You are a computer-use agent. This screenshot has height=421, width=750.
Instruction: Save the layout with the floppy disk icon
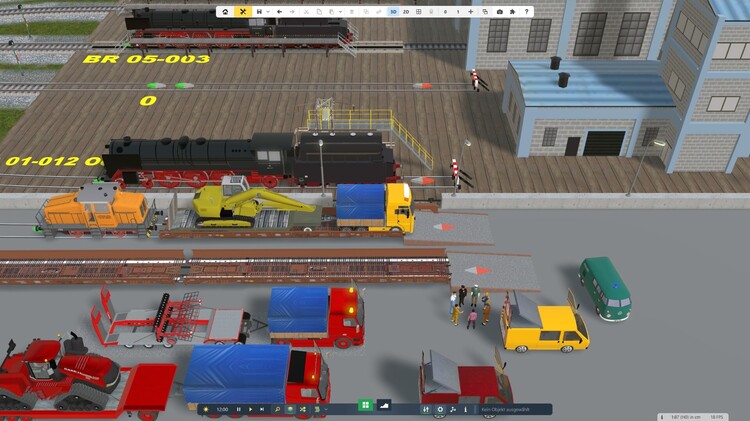point(259,12)
